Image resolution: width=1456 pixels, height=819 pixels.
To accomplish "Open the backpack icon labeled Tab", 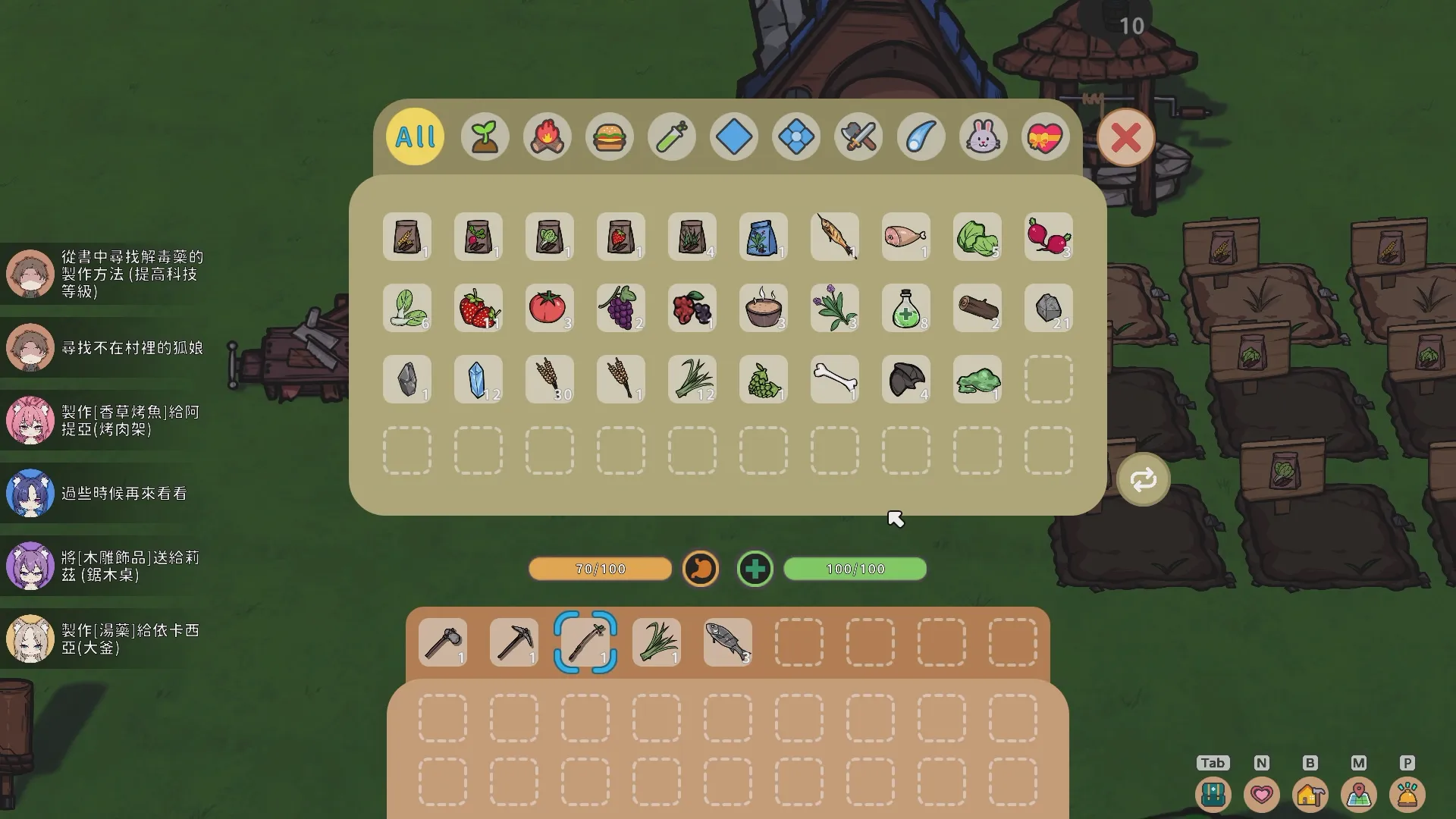I will click(1213, 794).
